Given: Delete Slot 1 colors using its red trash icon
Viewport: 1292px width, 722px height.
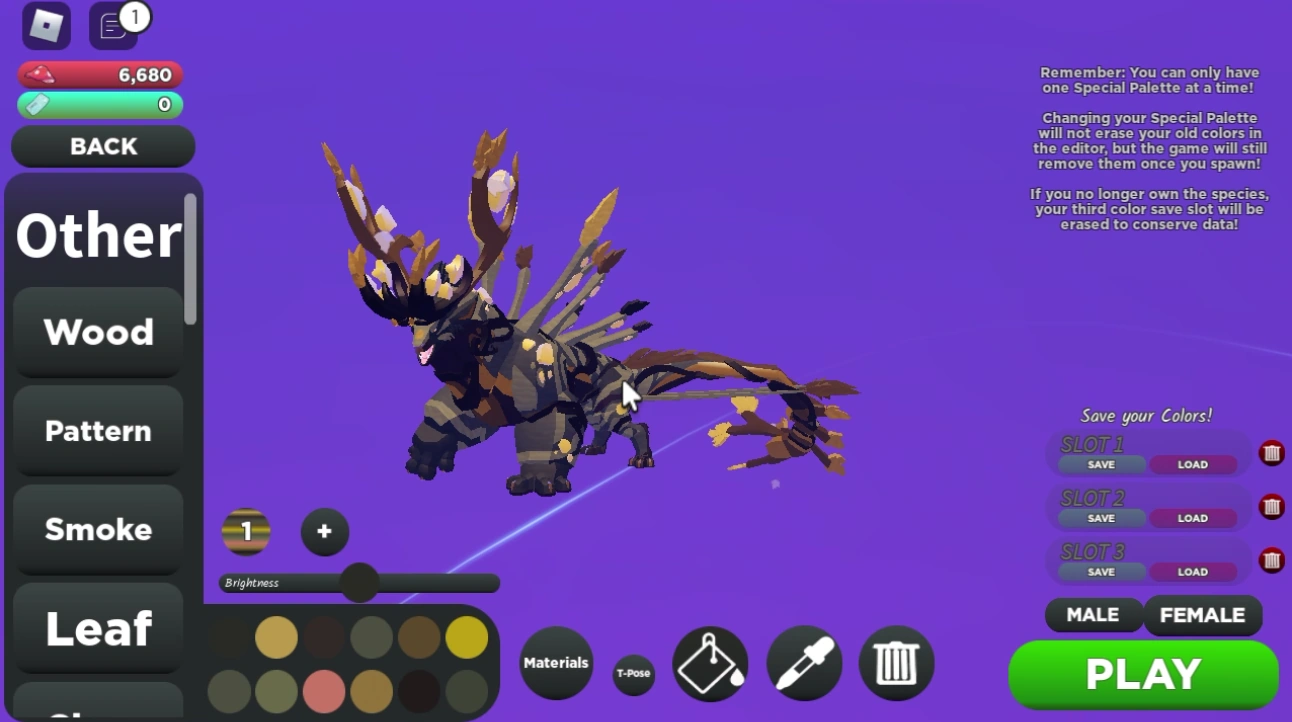Looking at the screenshot, I should [x=1271, y=452].
